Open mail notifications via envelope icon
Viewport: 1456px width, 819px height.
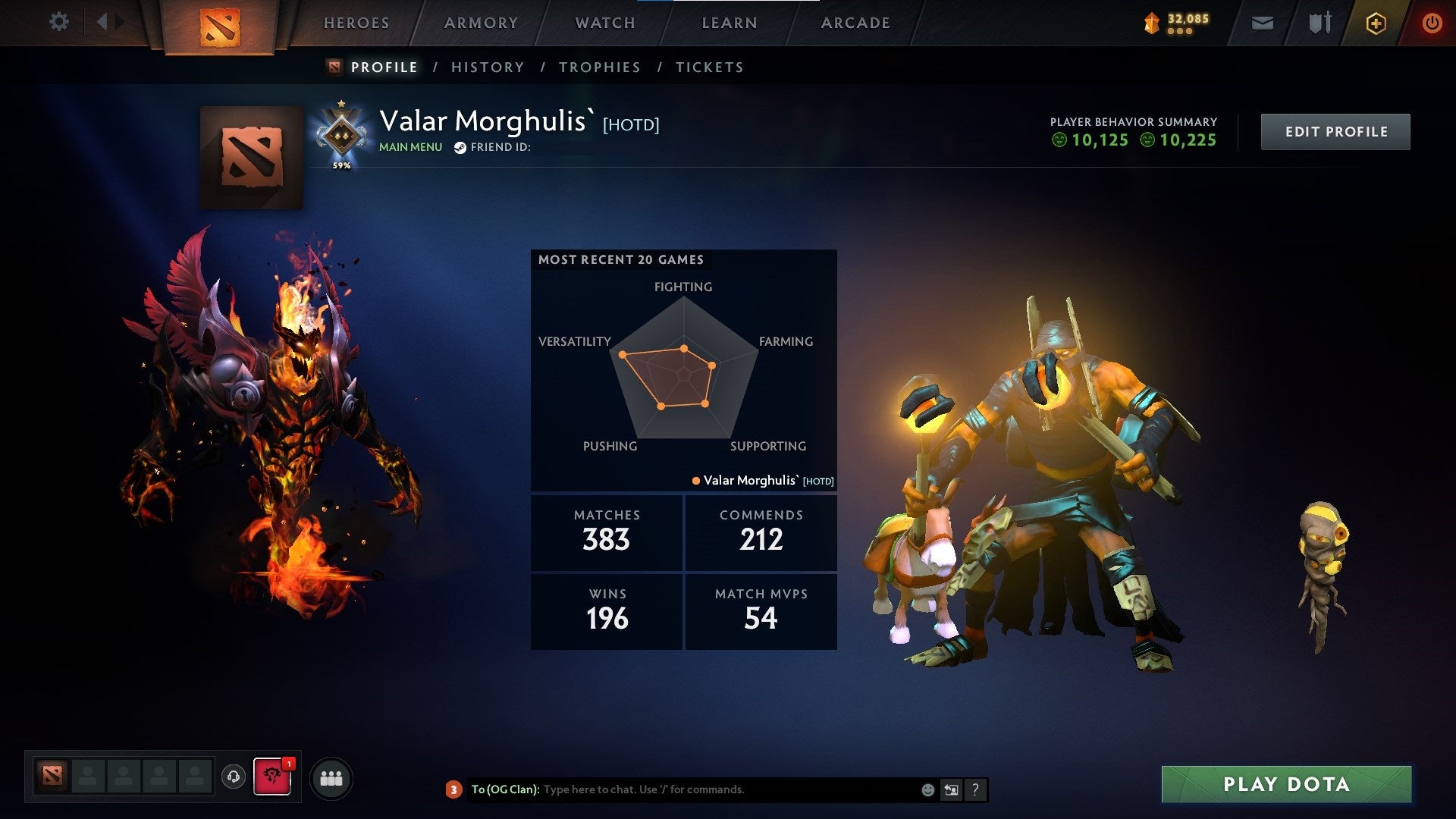pyautogui.click(x=1263, y=23)
